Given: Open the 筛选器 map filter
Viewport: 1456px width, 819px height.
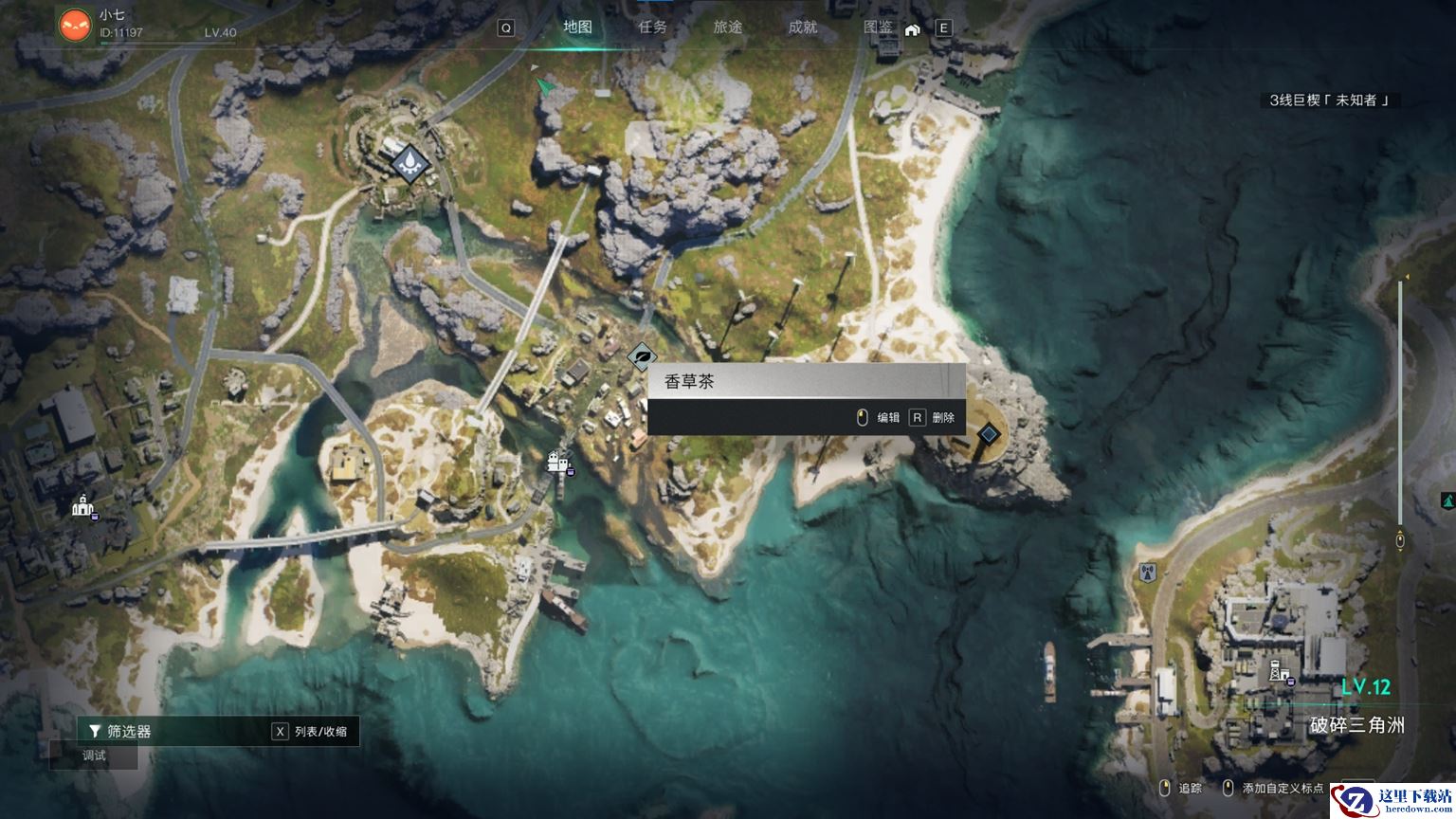Looking at the screenshot, I should 129,731.
